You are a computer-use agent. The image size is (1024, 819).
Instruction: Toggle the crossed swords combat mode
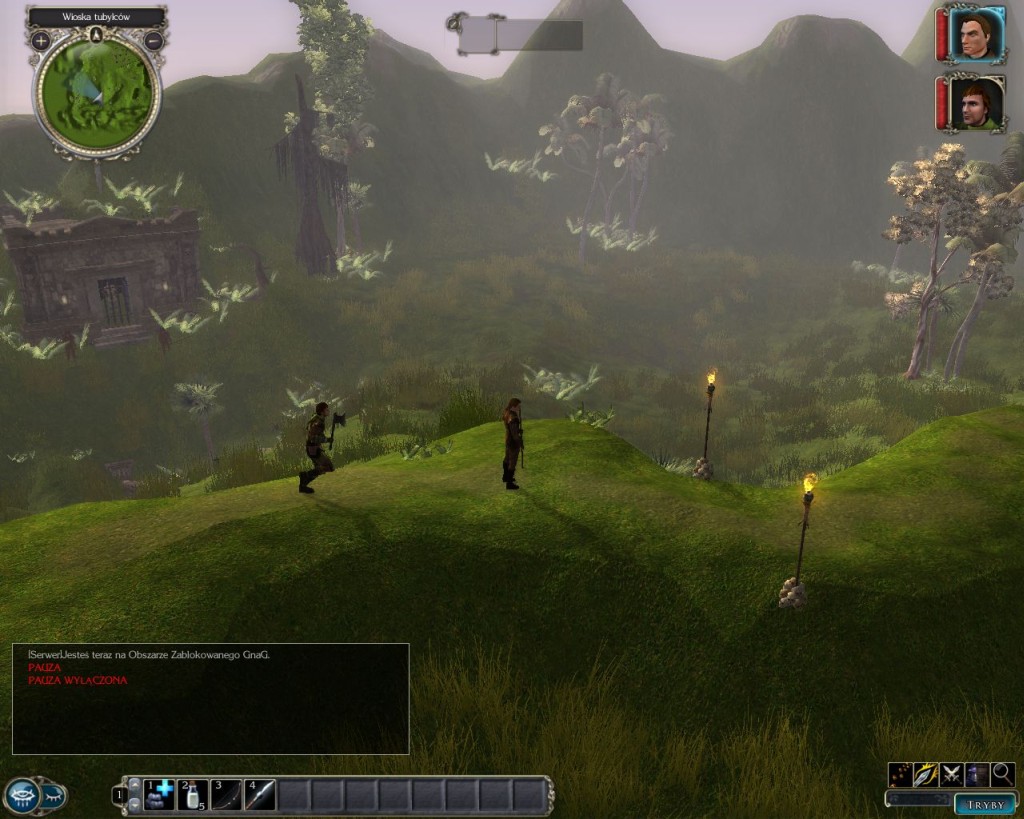pos(952,774)
